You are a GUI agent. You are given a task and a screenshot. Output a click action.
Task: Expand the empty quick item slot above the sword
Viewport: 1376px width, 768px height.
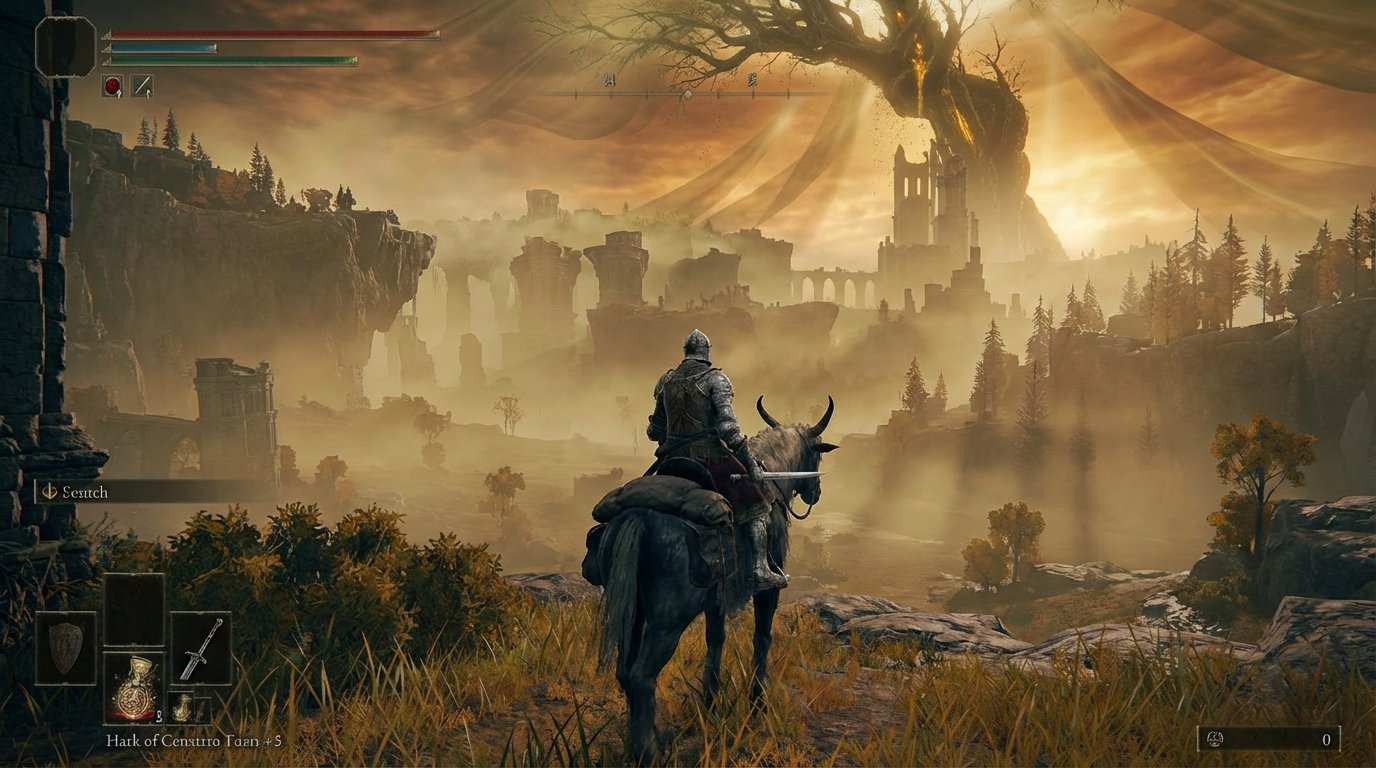(135, 607)
